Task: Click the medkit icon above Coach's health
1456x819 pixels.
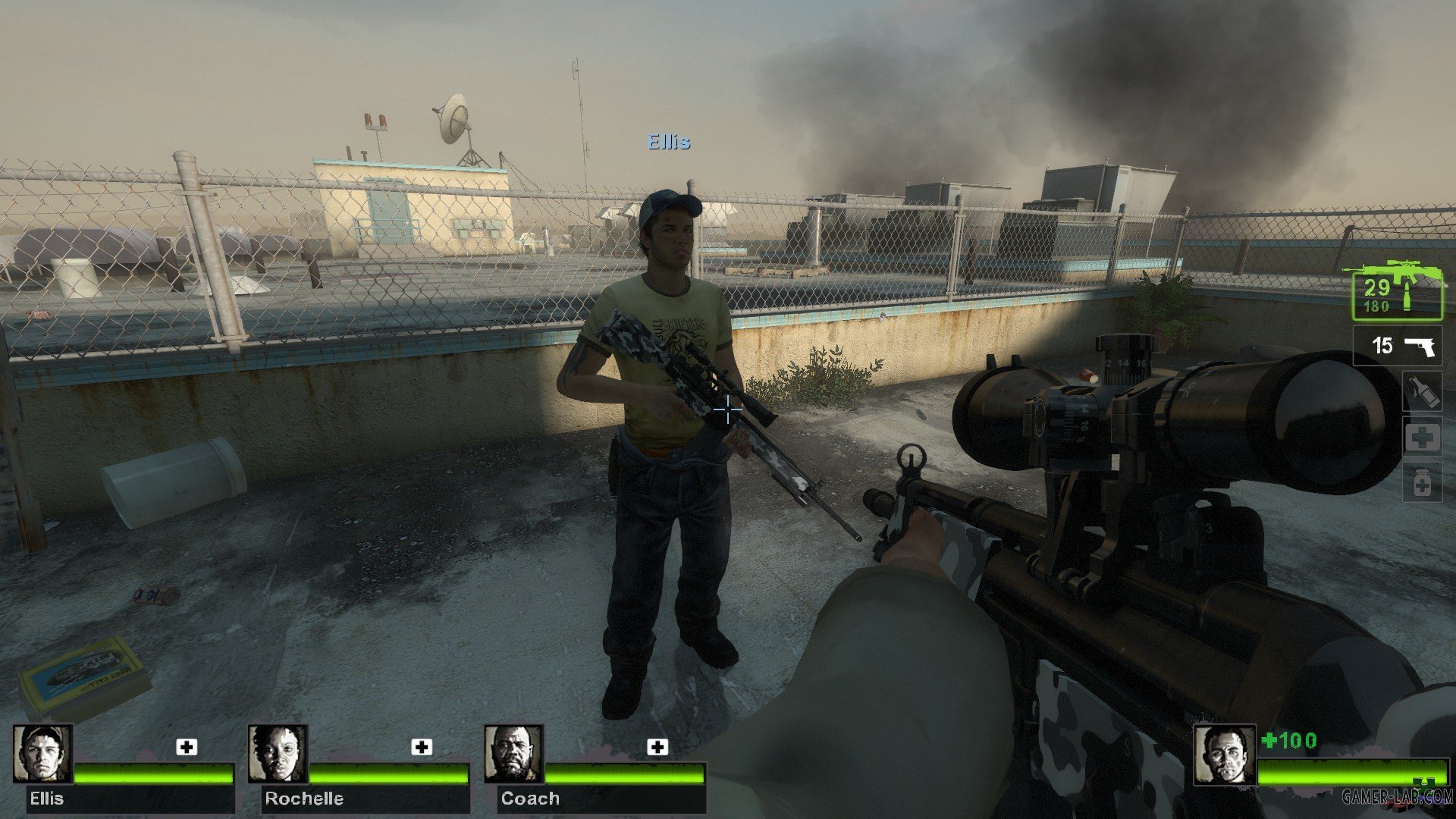Action: pyautogui.click(x=657, y=747)
